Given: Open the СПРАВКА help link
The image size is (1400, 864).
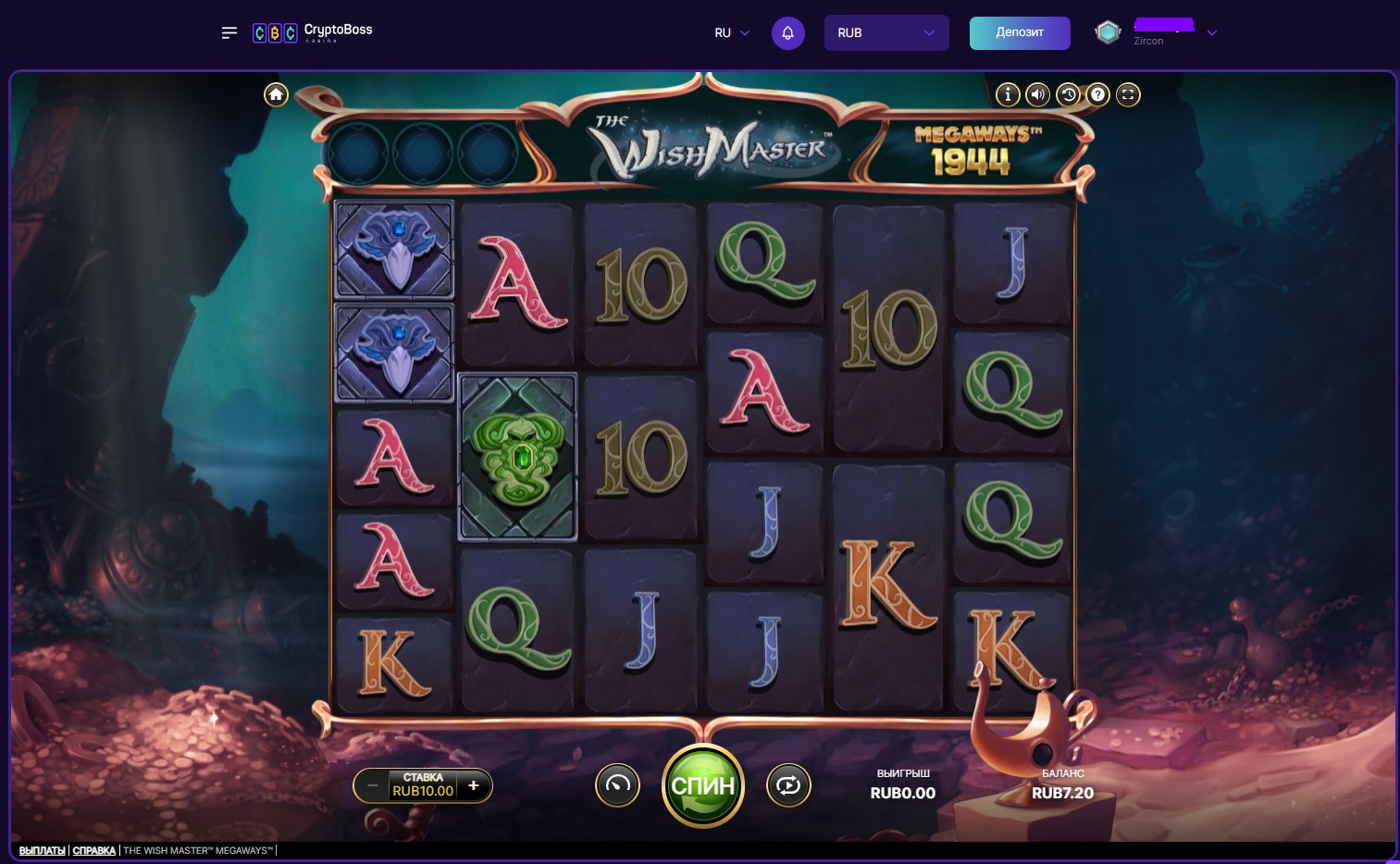Looking at the screenshot, I should (93, 849).
